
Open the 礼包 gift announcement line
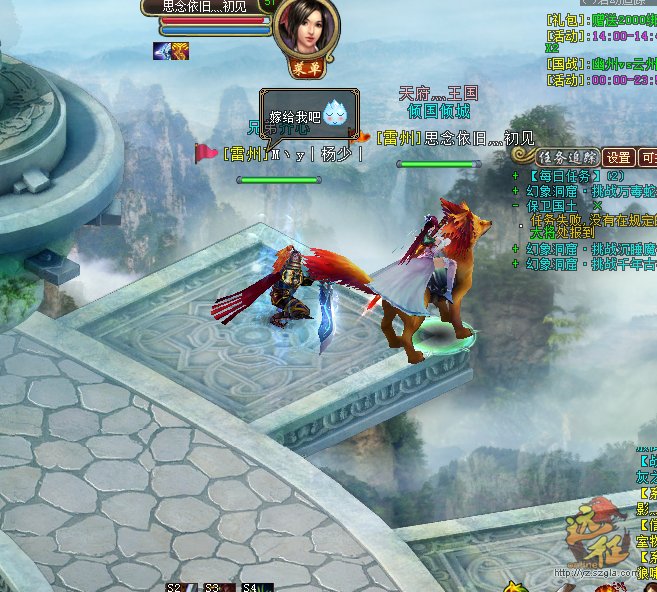click(600, 19)
